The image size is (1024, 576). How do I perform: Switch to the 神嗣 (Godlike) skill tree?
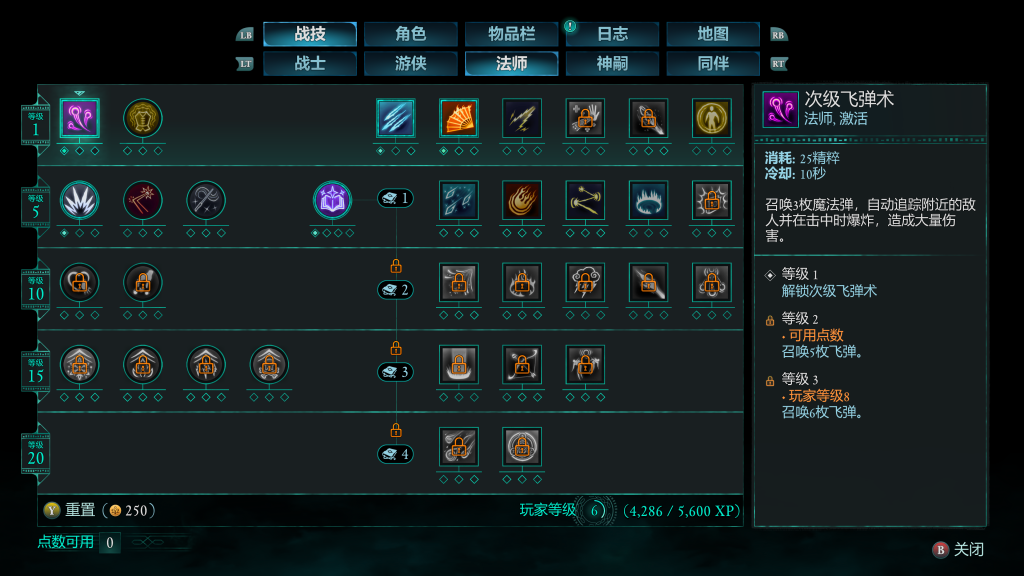[613, 64]
